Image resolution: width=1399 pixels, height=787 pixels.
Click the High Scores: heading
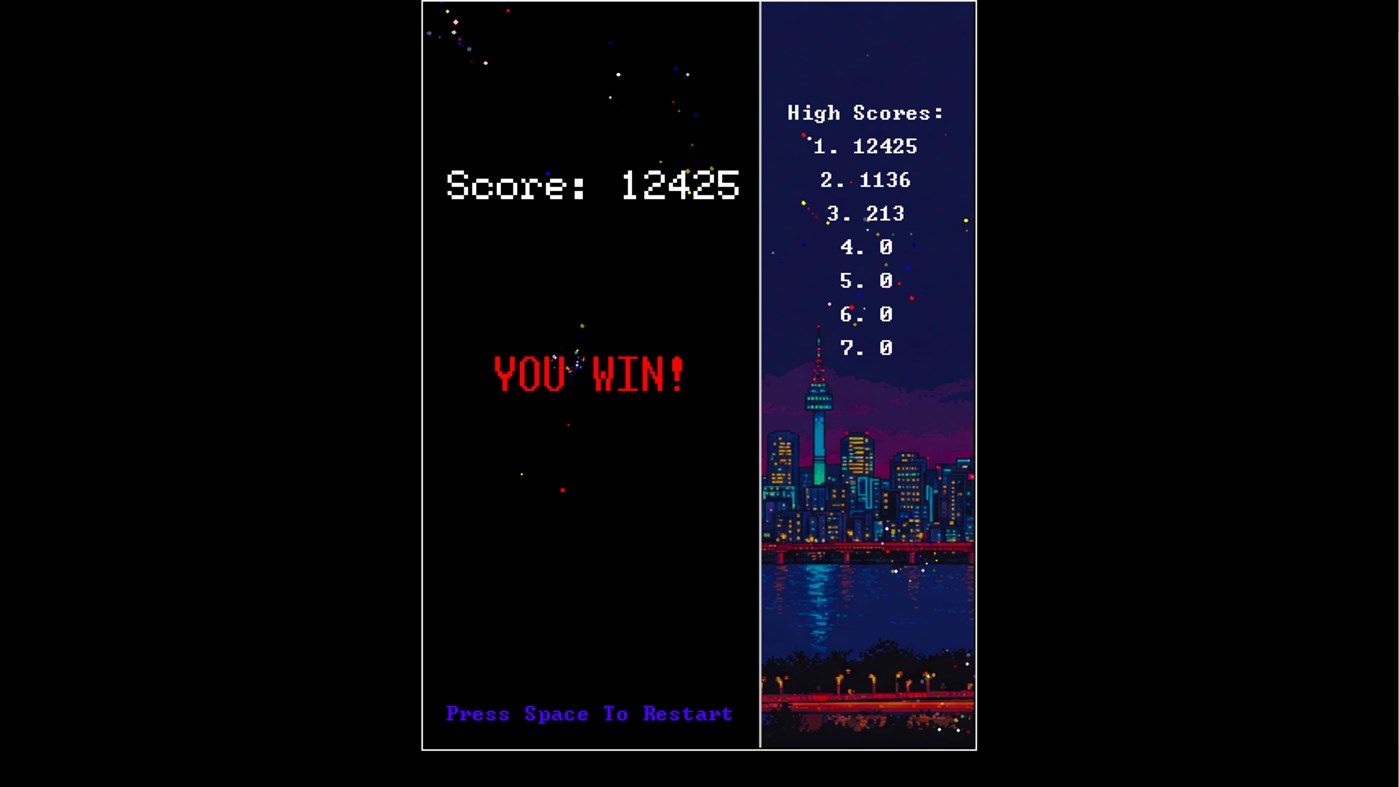[866, 112]
